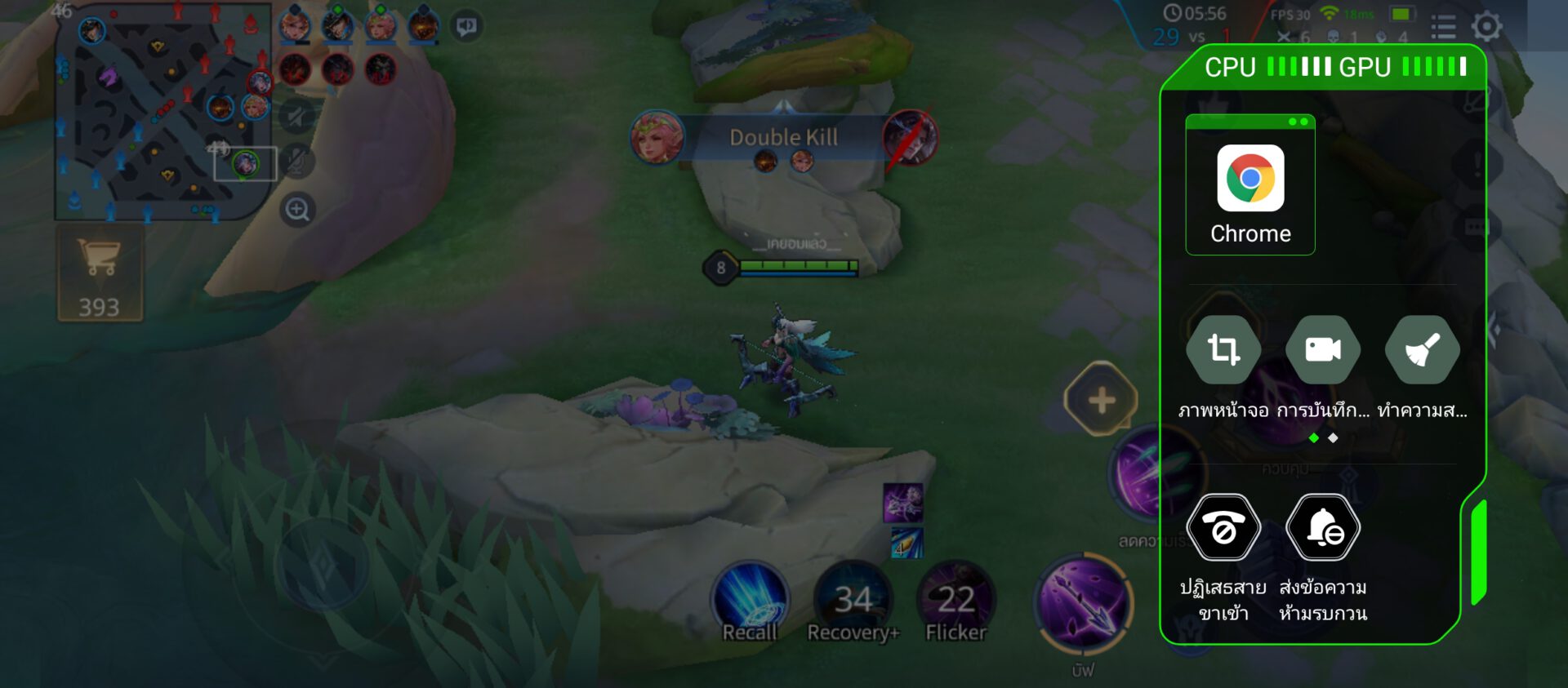Open the minimap

tap(162, 114)
